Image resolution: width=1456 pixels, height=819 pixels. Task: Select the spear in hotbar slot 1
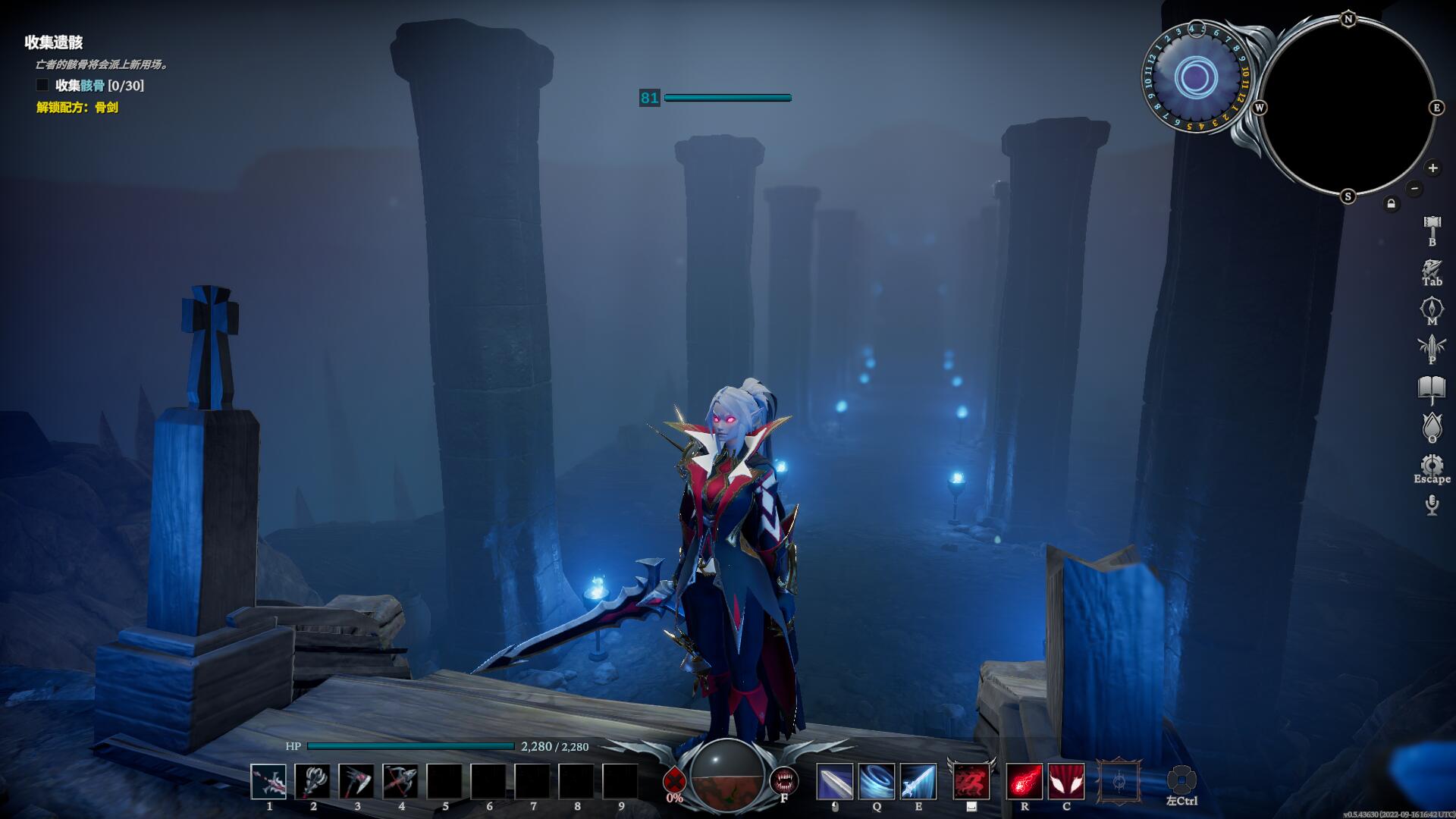coord(268,782)
